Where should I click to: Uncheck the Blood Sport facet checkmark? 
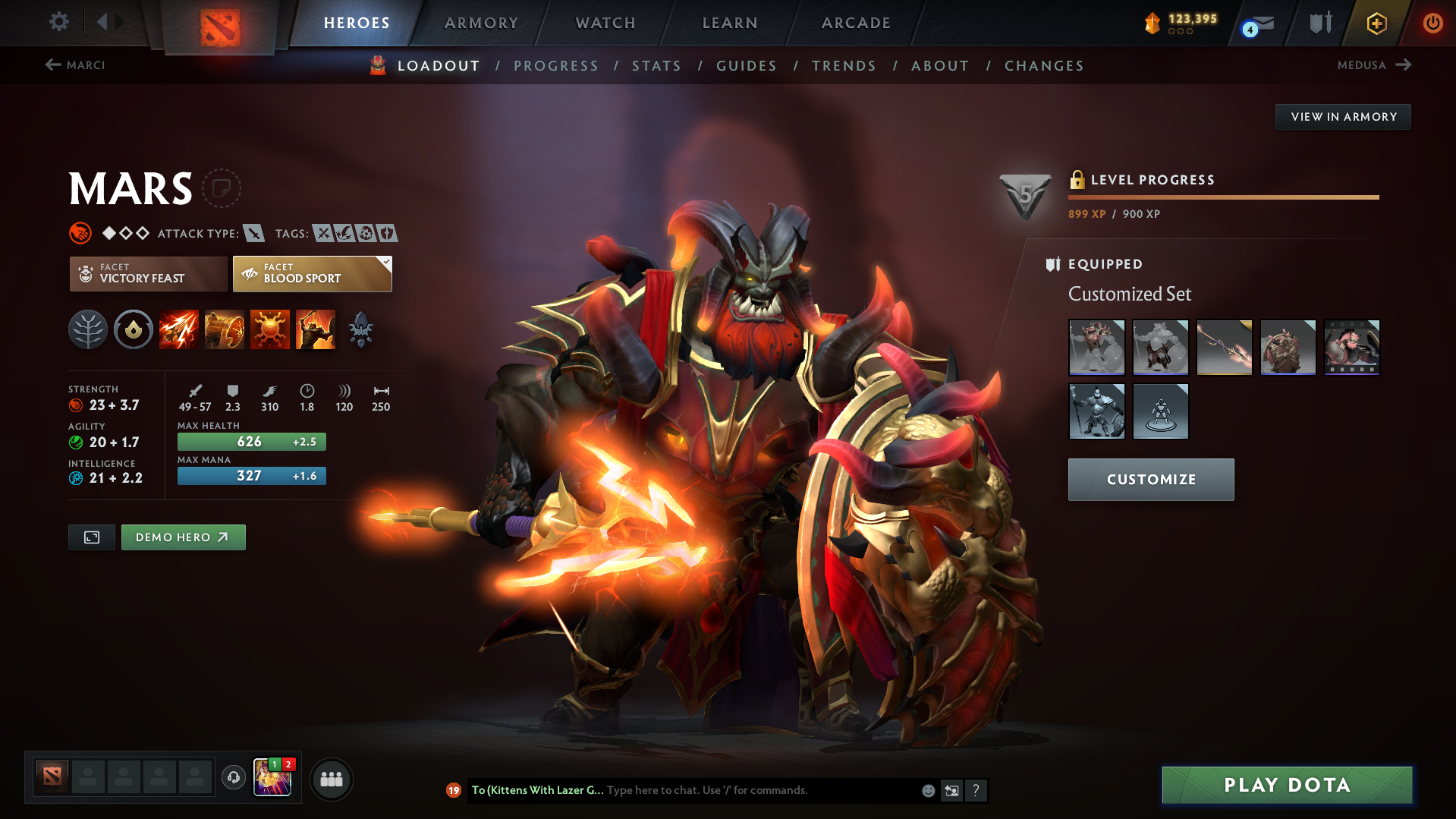[386, 262]
